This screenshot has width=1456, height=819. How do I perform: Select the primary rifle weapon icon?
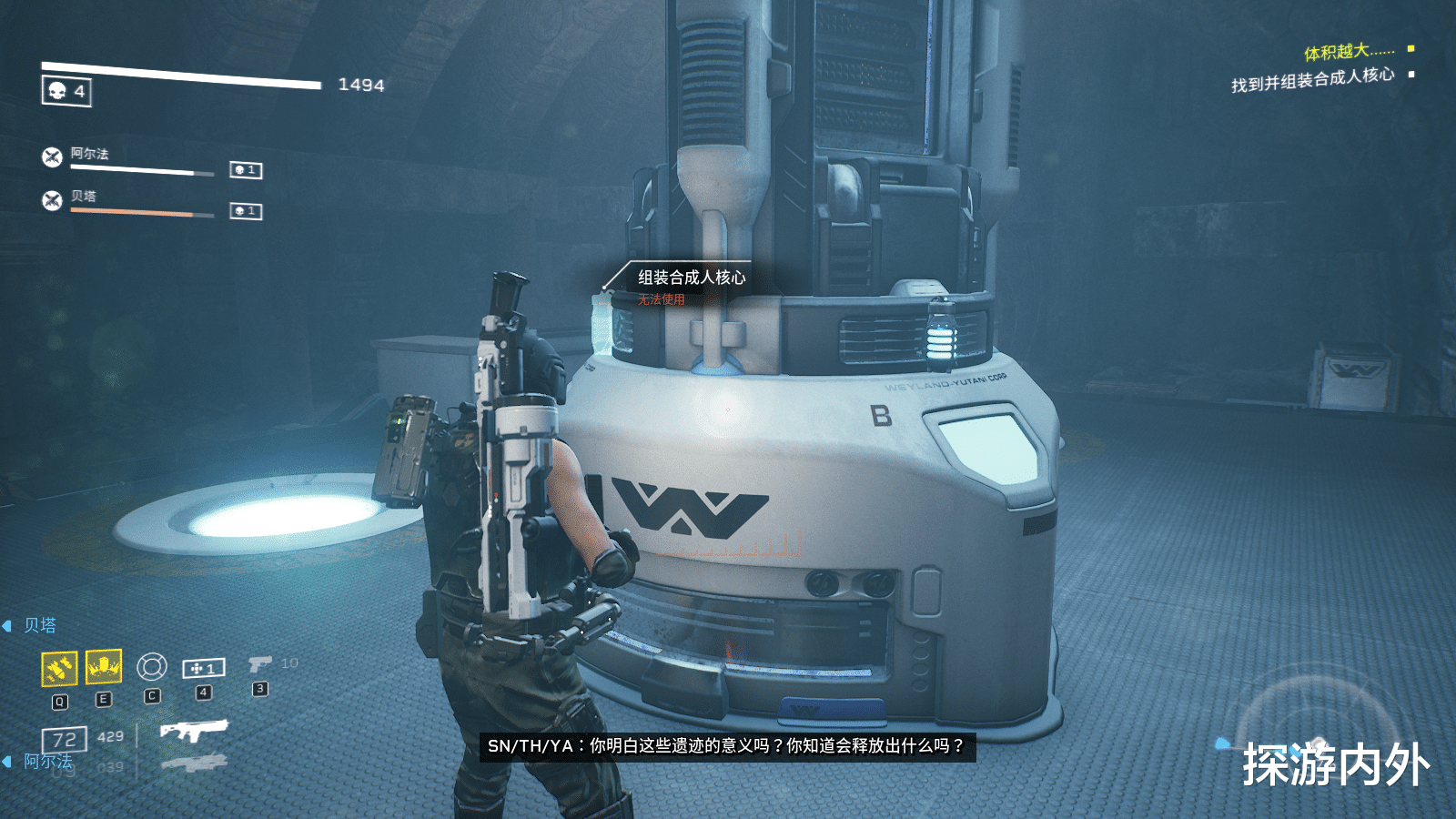tap(194, 730)
